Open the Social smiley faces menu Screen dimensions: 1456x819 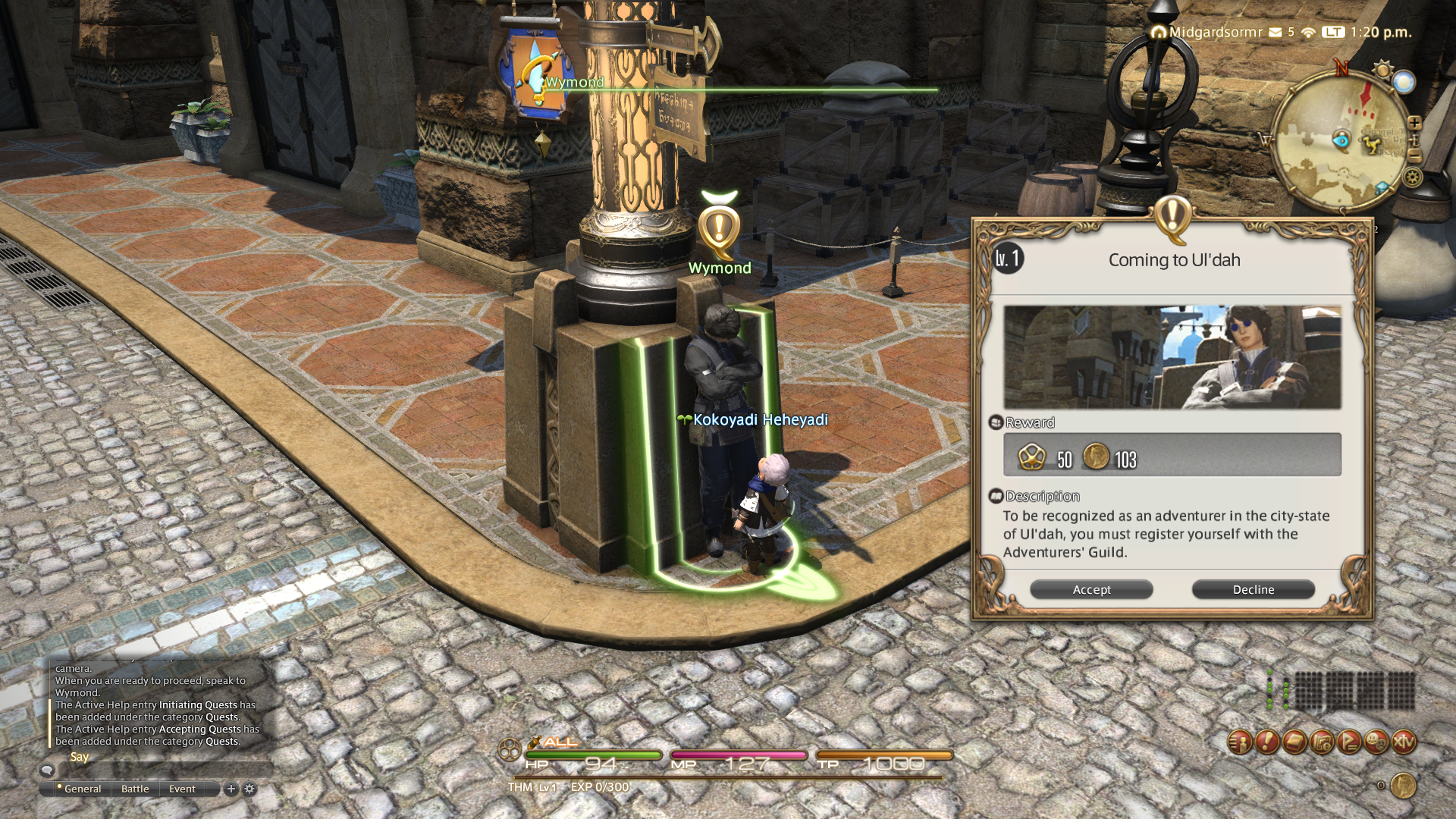pyautogui.click(x=1376, y=742)
